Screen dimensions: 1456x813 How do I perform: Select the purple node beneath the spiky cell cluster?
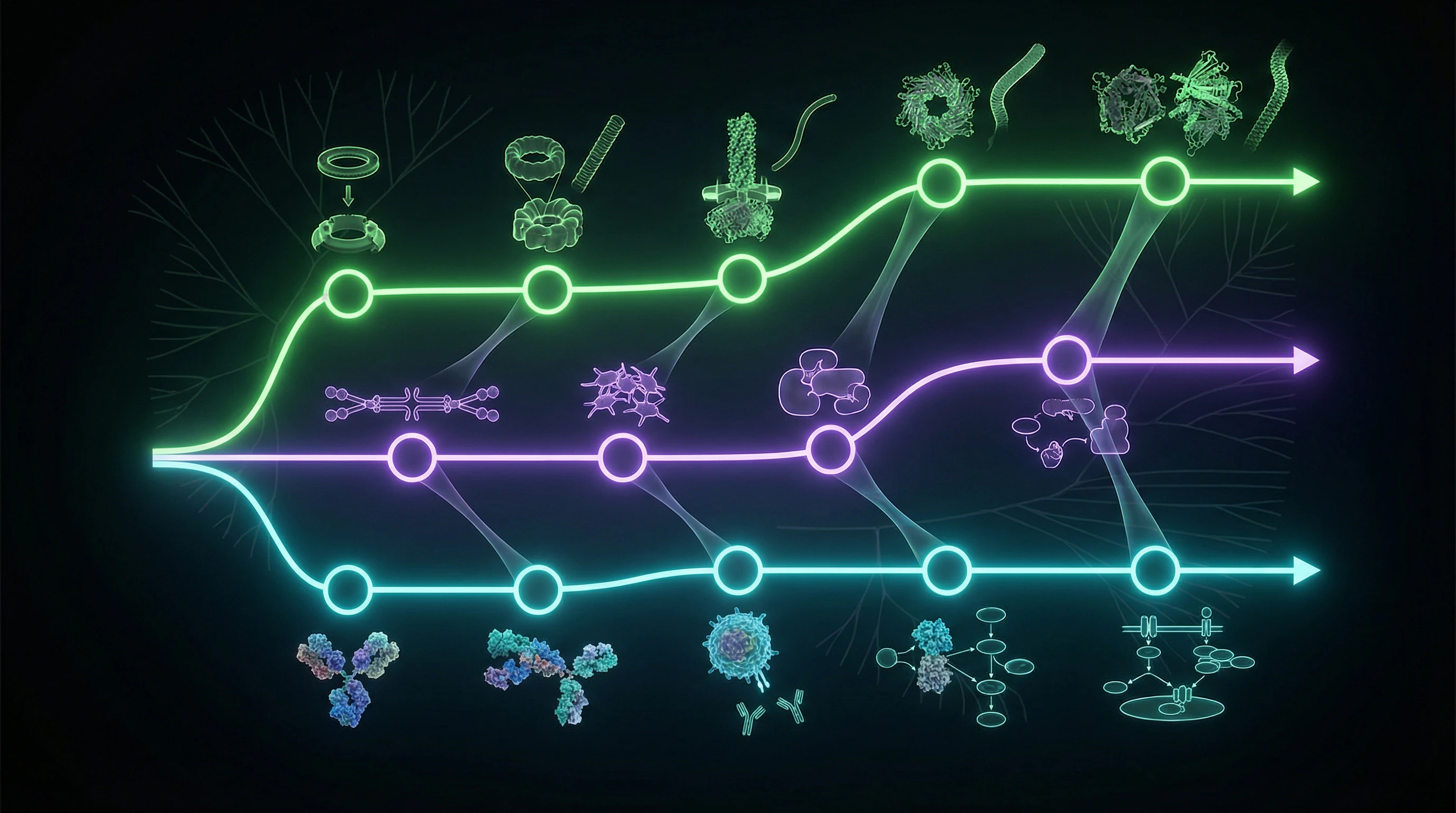pos(622,457)
